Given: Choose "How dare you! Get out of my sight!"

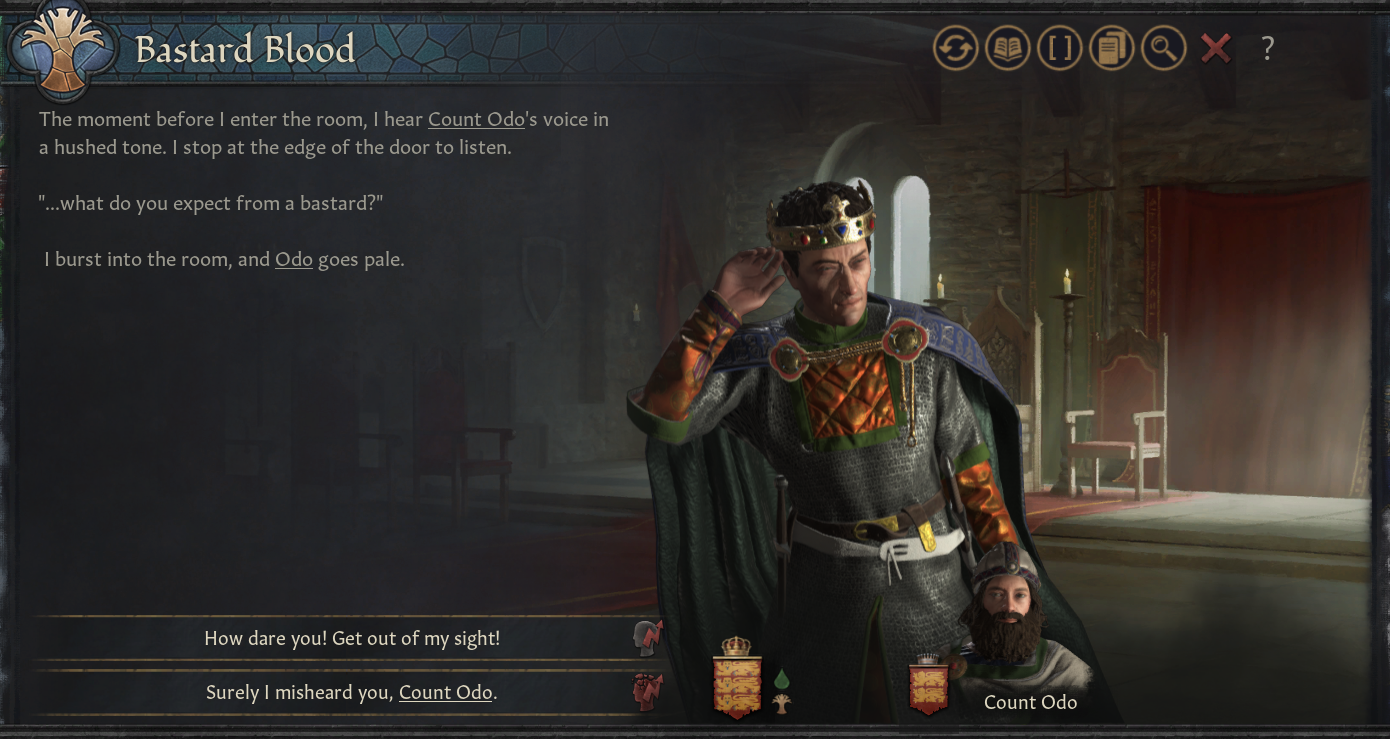Looking at the screenshot, I should pos(352,638).
